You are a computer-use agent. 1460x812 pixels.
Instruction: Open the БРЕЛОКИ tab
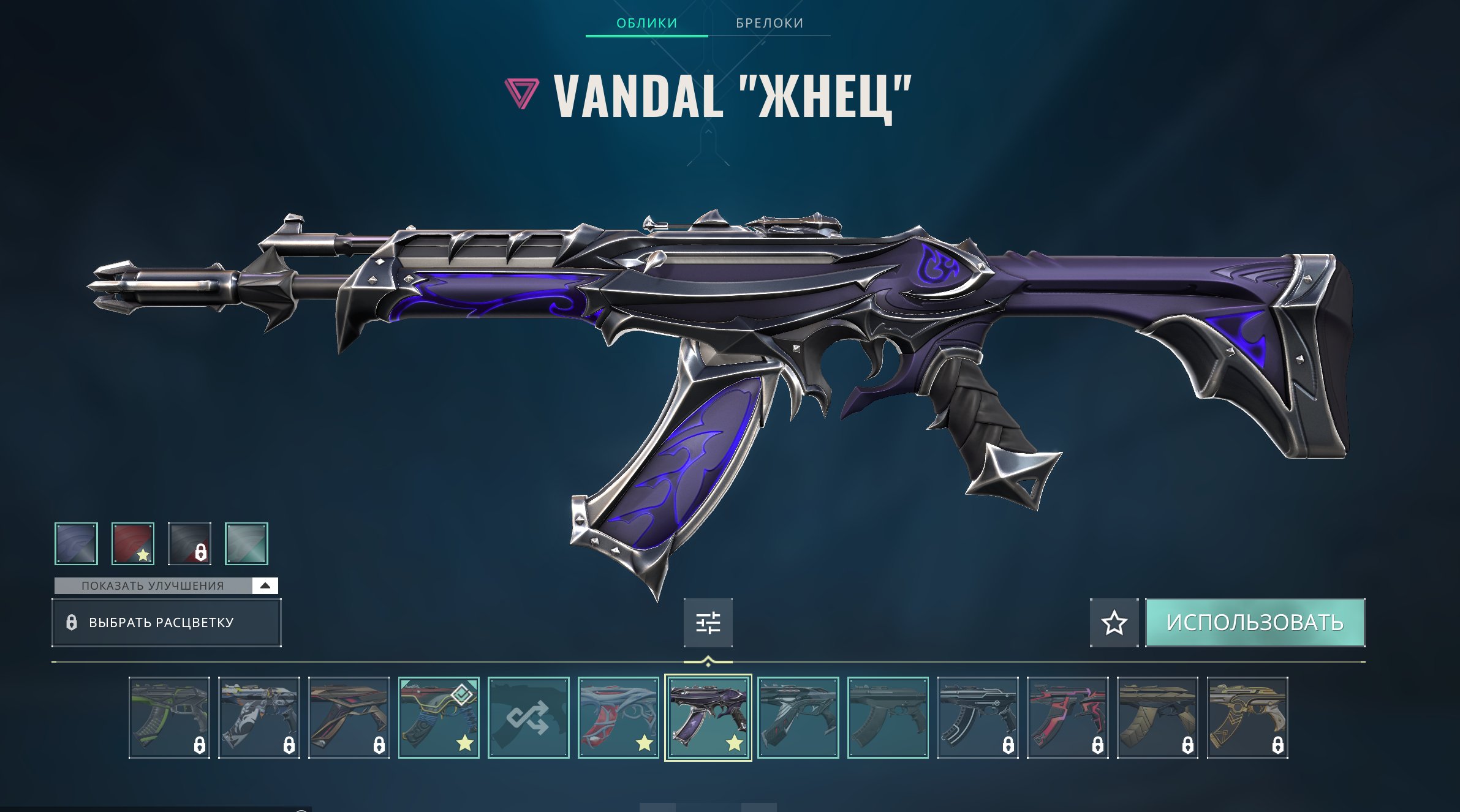pyautogui.click(x=770, y=23)
